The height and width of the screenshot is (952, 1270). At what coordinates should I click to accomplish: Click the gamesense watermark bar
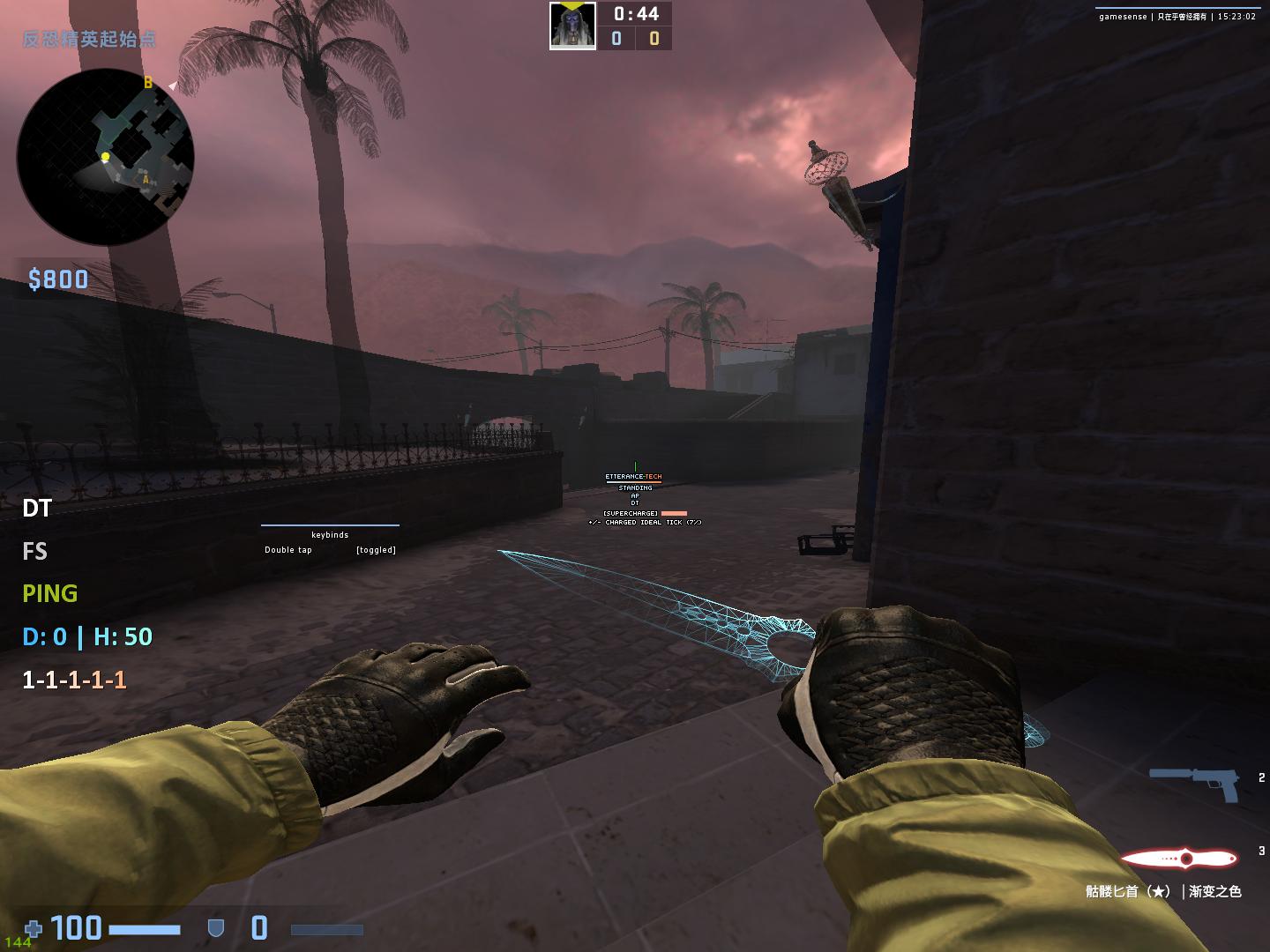tap(1177, 16)
